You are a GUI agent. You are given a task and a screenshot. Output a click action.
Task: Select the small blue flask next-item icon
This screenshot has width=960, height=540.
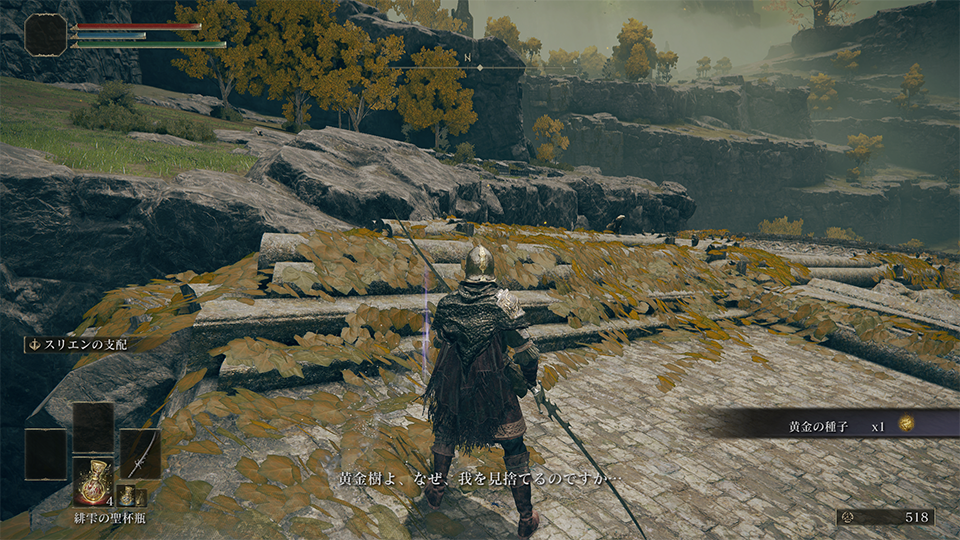click(x=128, y=495)
